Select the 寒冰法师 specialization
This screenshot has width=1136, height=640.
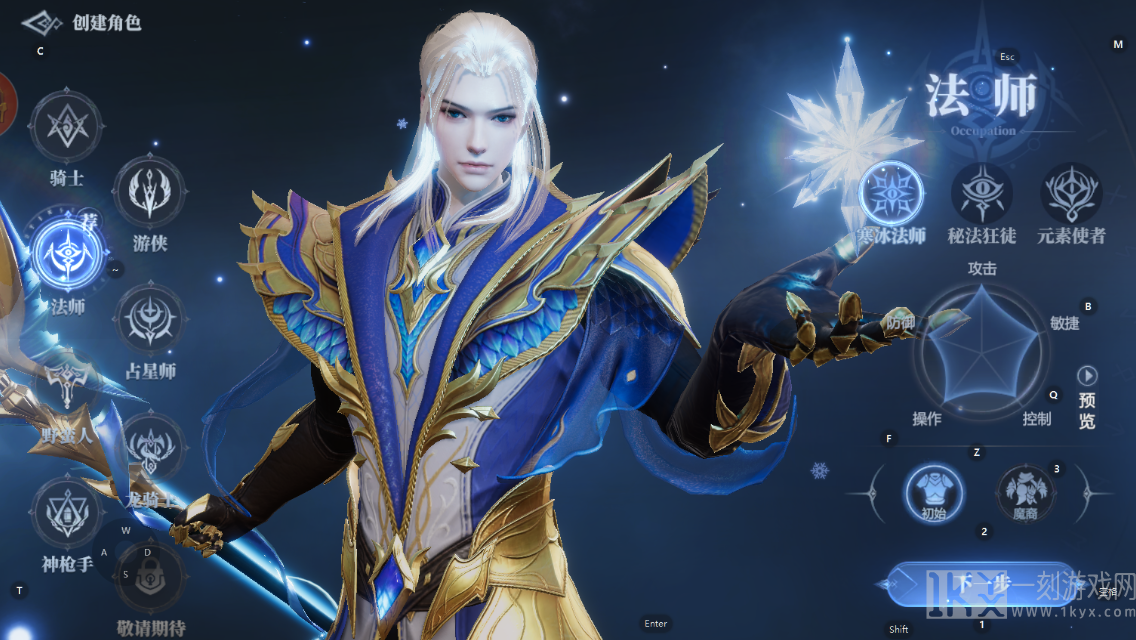[891, 192]
